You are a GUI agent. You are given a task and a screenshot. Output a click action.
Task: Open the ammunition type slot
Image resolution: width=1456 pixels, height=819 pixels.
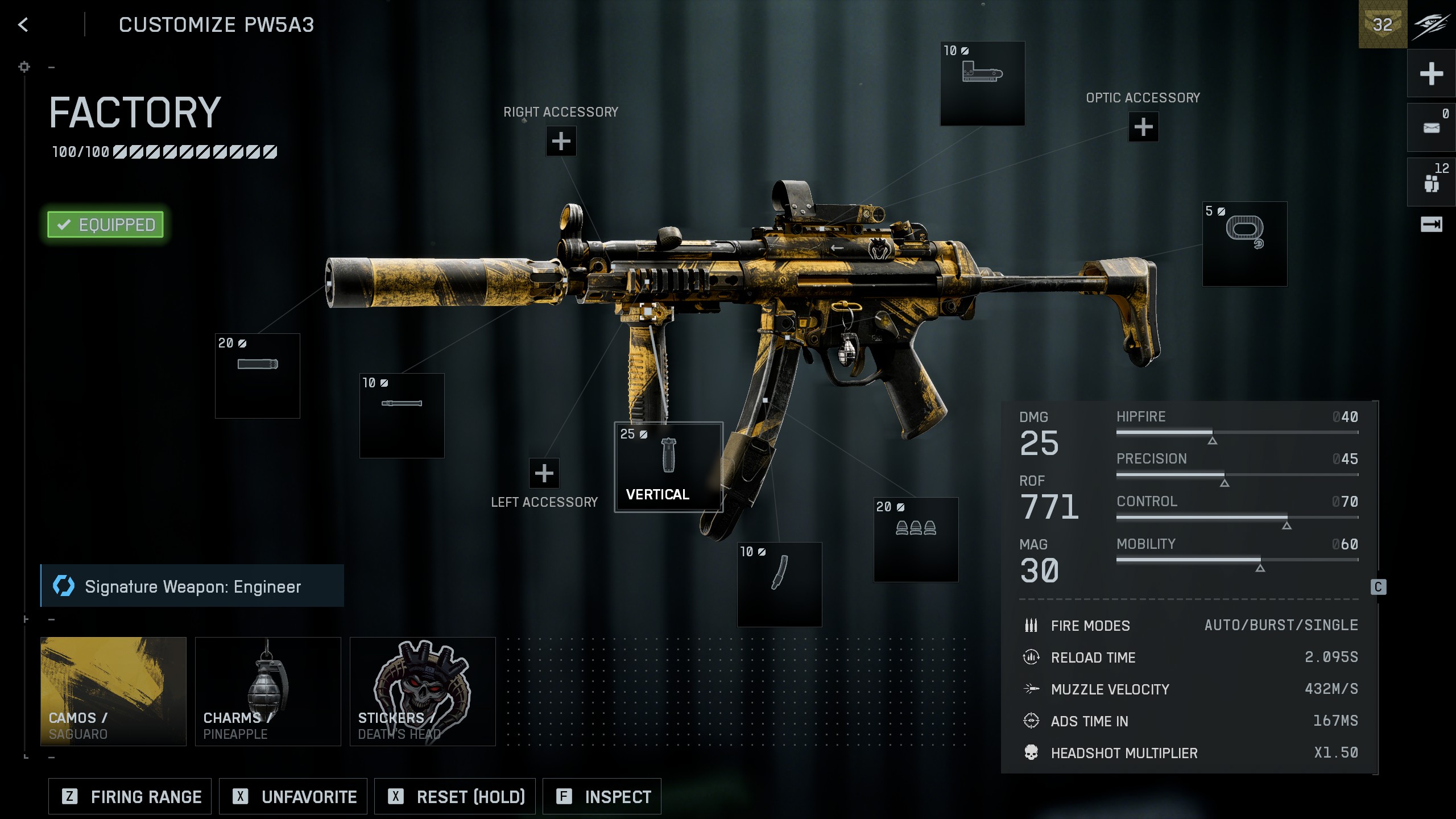pyautogui.click(x=916, y=540)
